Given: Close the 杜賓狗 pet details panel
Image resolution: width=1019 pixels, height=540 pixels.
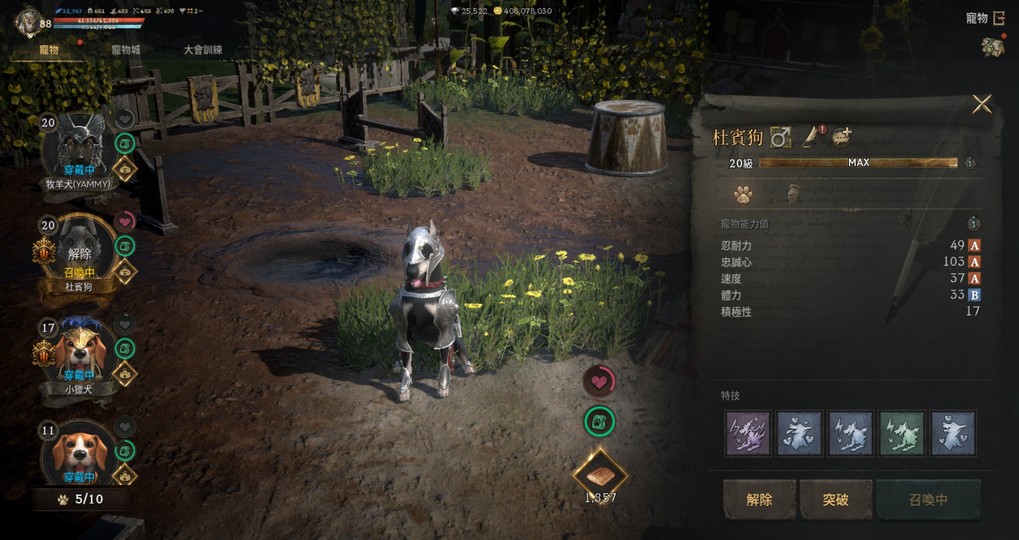Looking at the screenshot, I should (982, 104).
